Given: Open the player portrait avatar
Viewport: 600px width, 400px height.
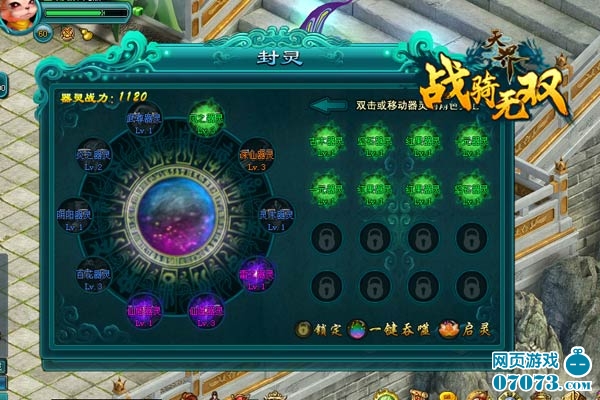Looking at the screenshot, I should (x=20, y=14).
